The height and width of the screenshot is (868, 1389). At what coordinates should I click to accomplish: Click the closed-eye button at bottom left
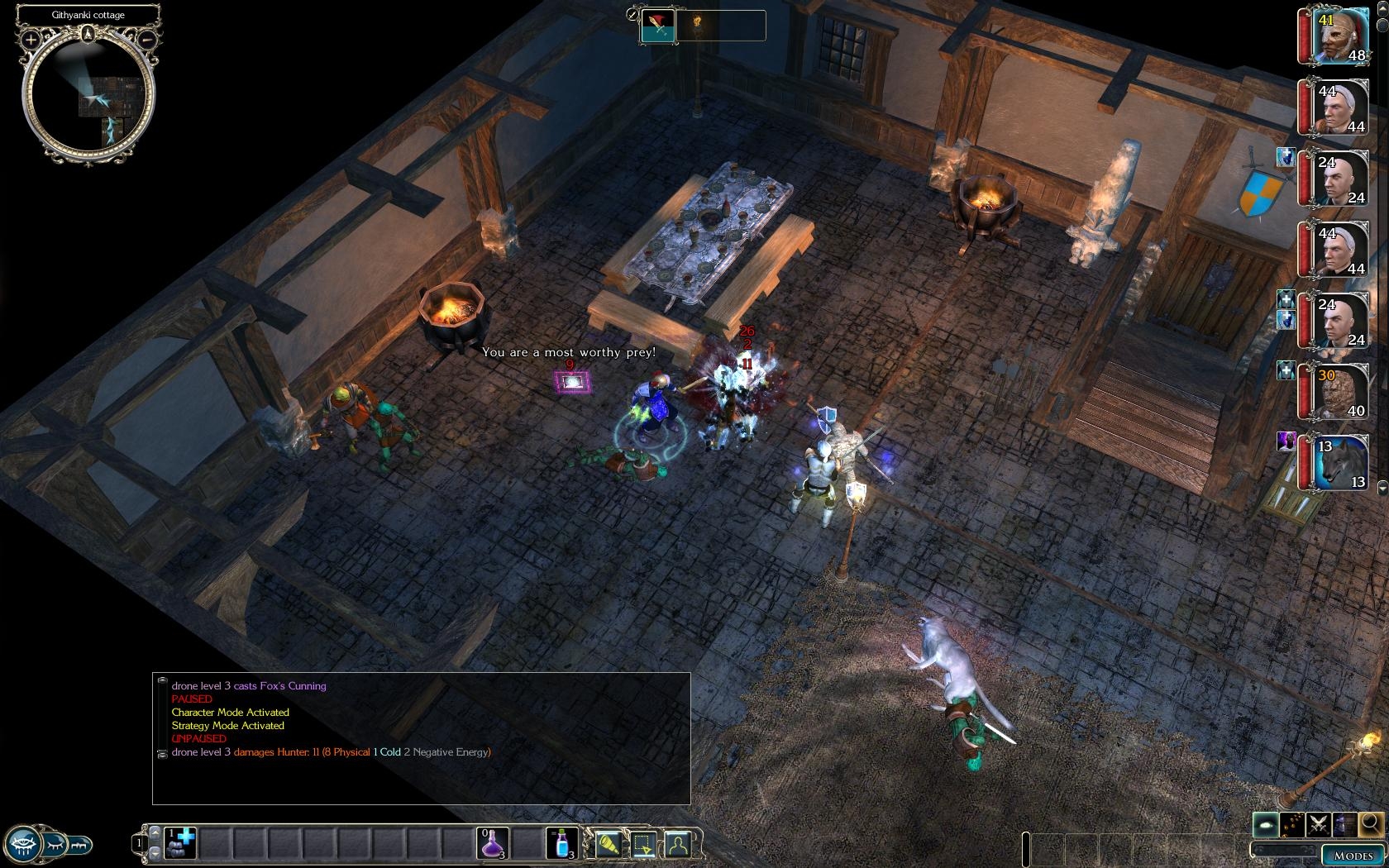(55, 845)
